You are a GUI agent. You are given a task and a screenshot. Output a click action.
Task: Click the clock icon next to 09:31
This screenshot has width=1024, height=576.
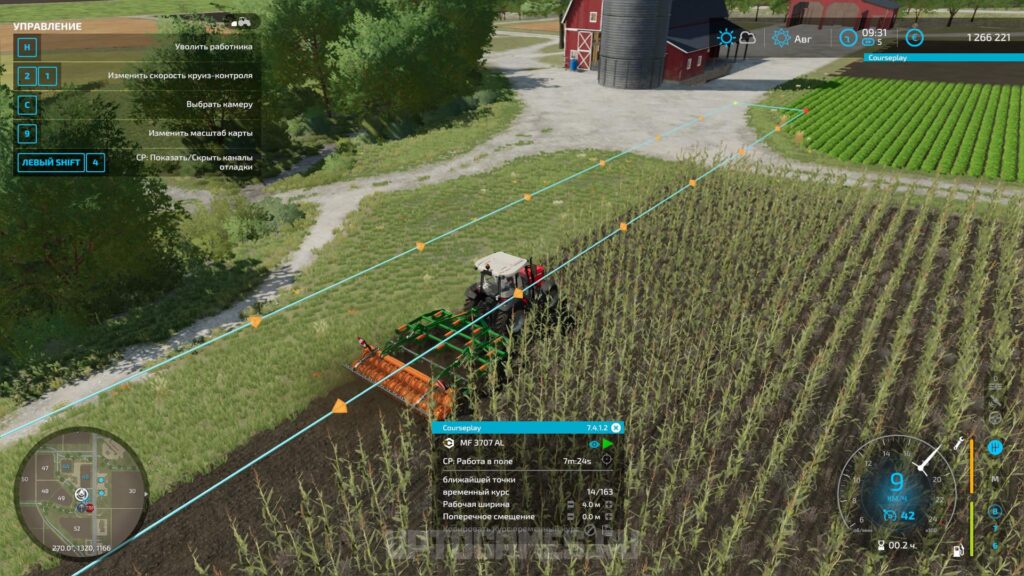pos(847,38)
